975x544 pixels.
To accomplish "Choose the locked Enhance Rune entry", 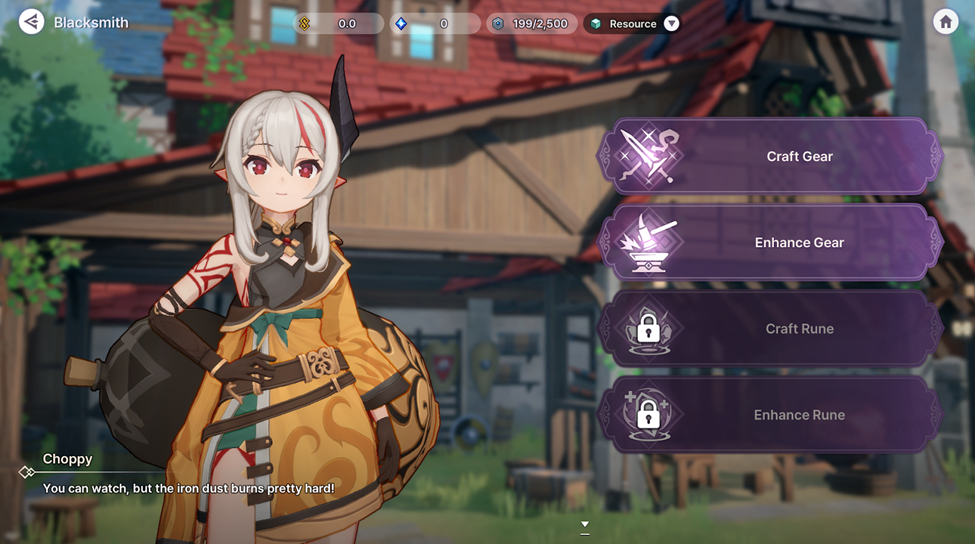I will [x=770, y=414].
